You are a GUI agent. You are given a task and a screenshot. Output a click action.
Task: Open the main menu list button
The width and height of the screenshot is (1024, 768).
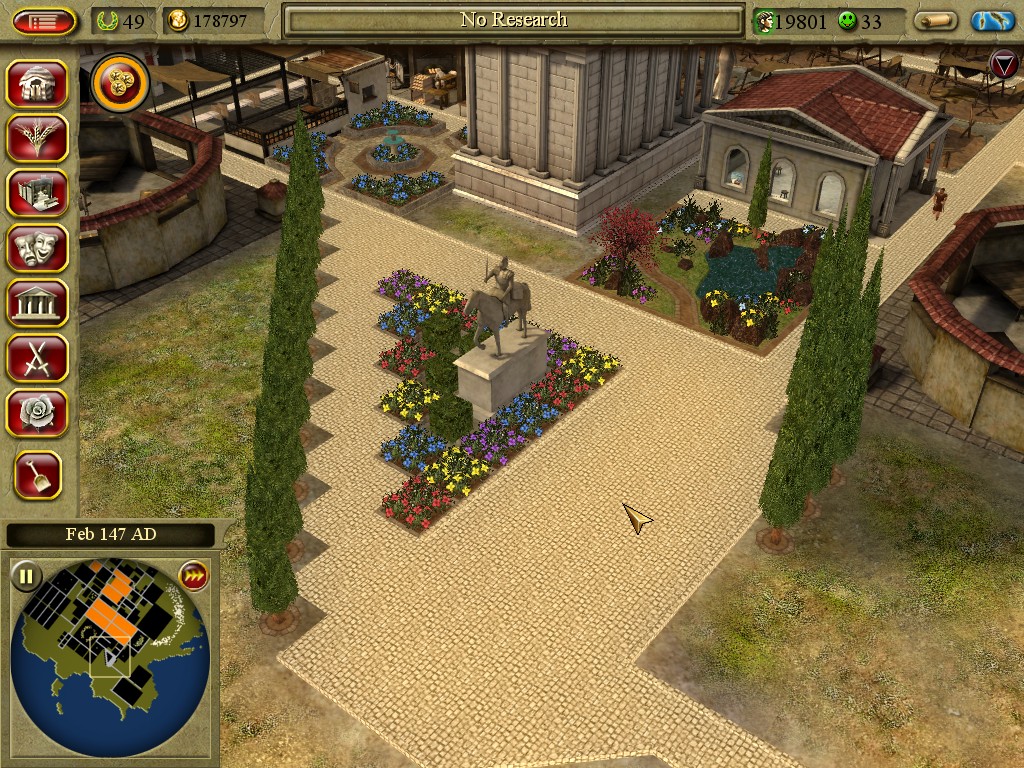pos(44,21)
